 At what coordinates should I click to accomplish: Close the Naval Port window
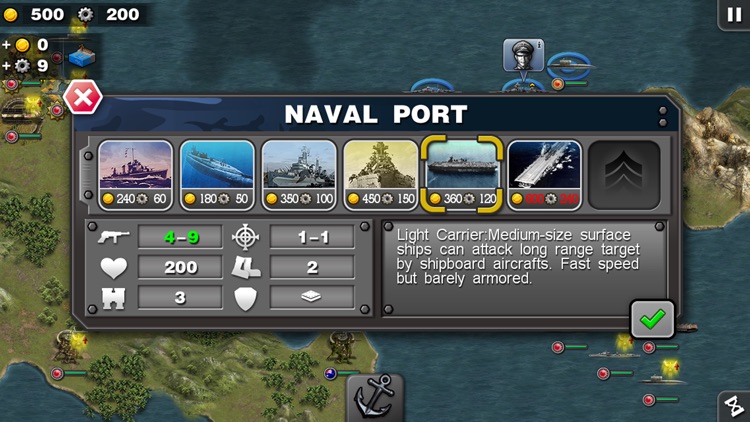point(82,99)
